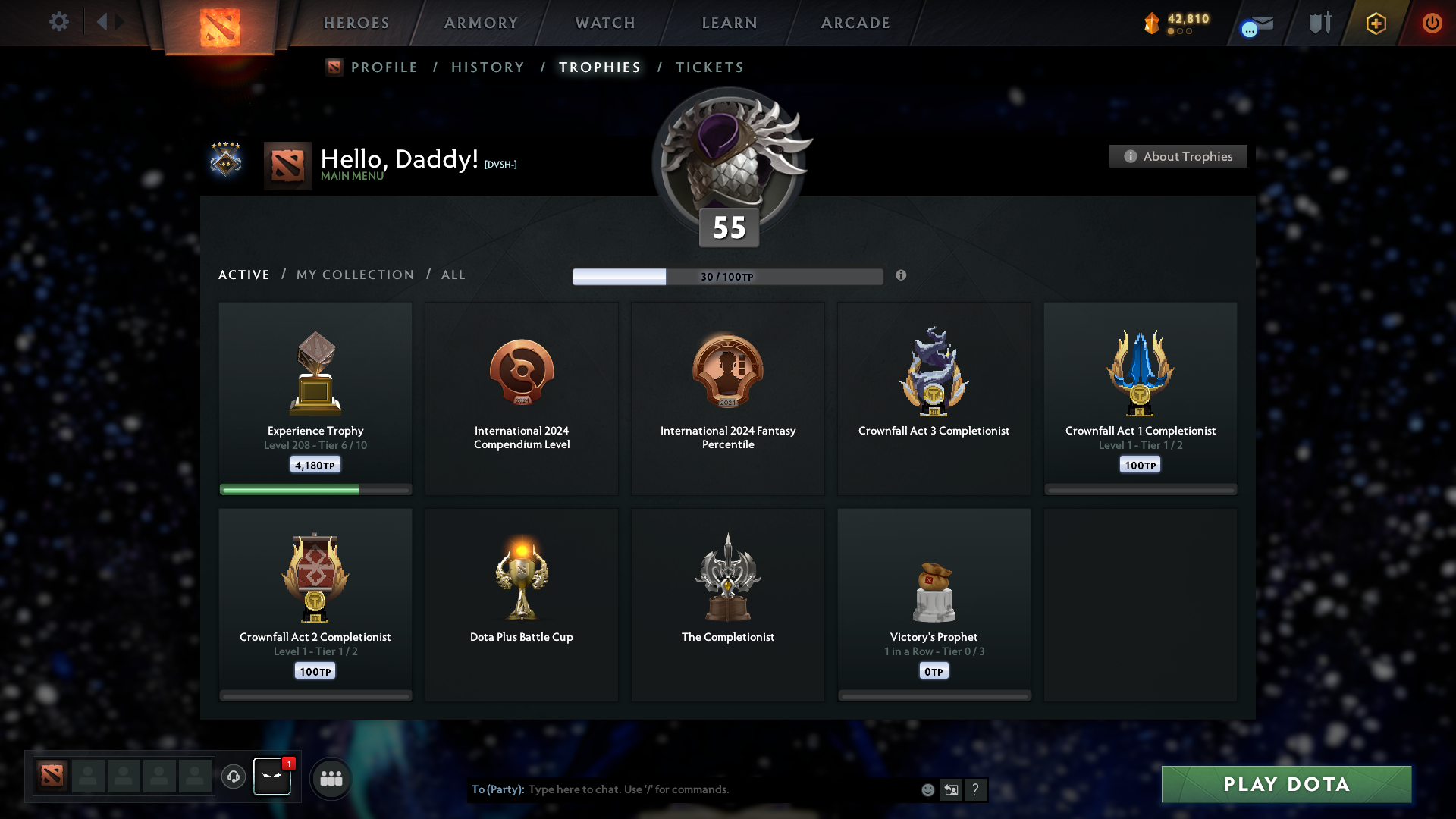1456x819 pixels.
Task: Open messages via the envelope icon
Action: click(x=1255, y=23)
